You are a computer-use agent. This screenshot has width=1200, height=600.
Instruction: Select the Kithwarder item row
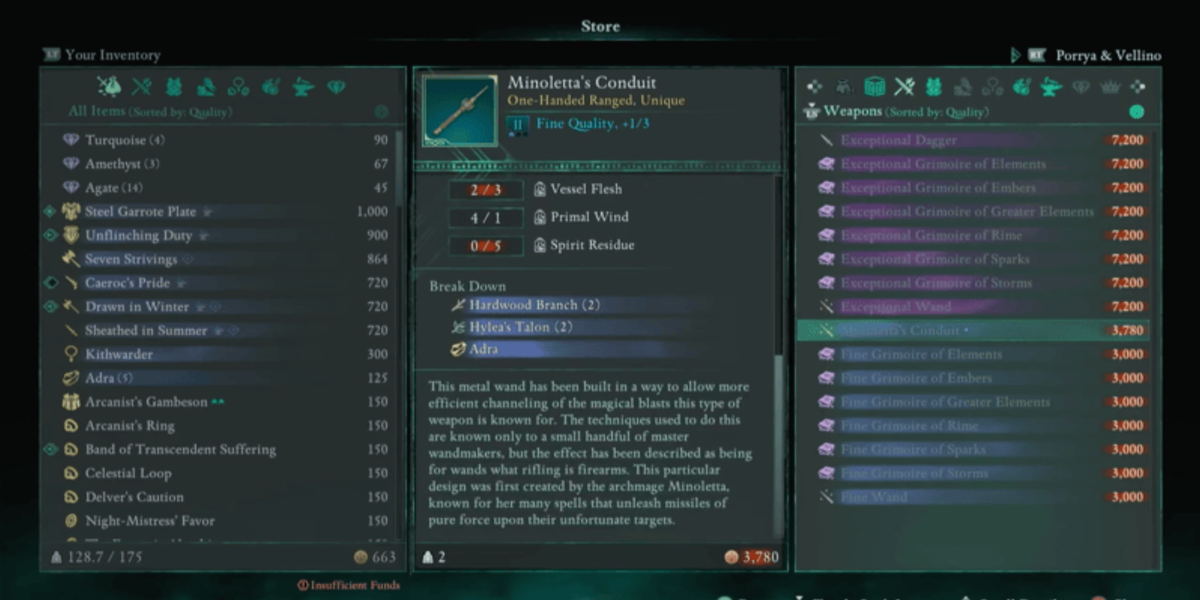tap(118, 355)
